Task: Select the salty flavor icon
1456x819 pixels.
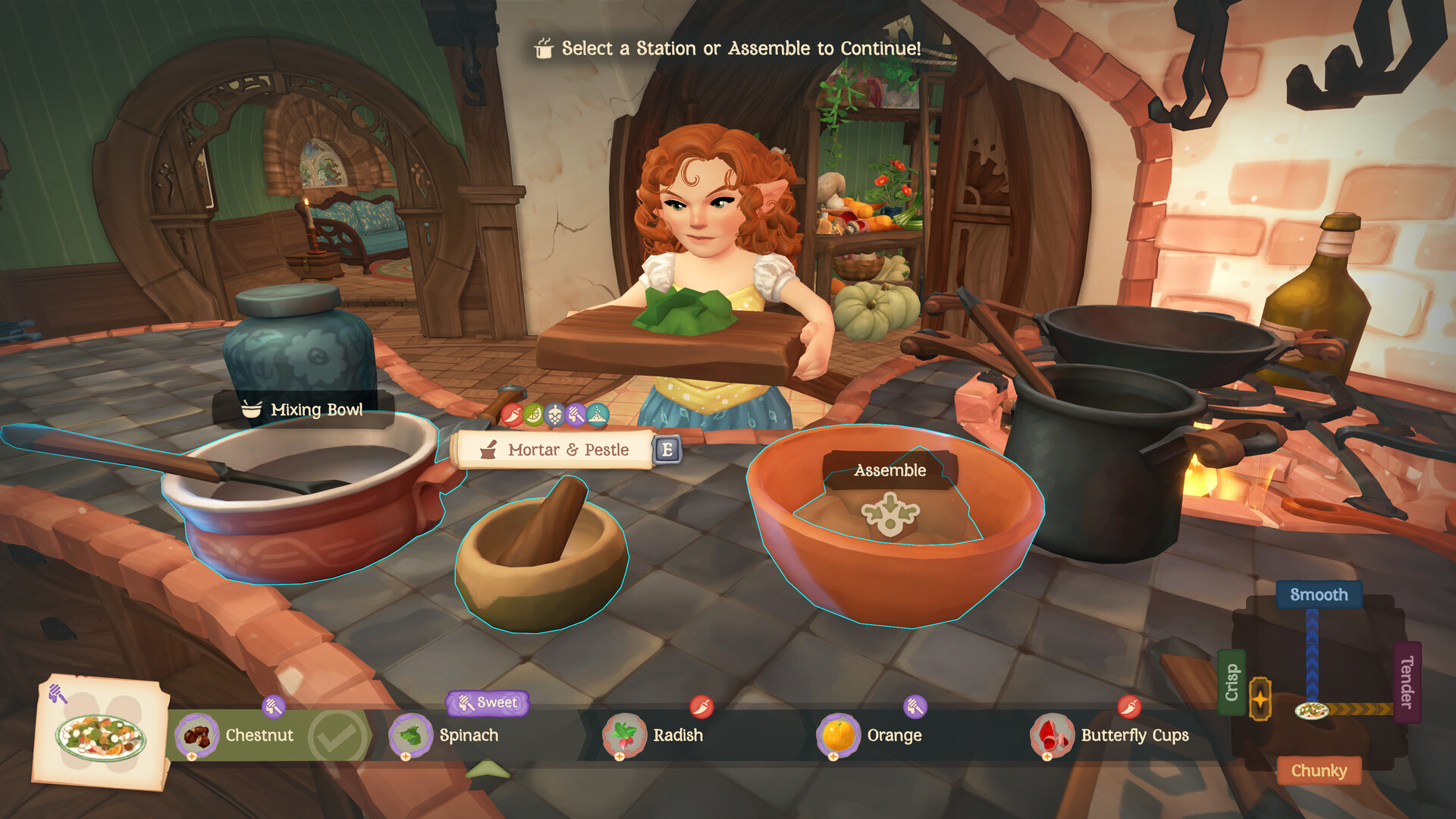Action: (597, 416)
